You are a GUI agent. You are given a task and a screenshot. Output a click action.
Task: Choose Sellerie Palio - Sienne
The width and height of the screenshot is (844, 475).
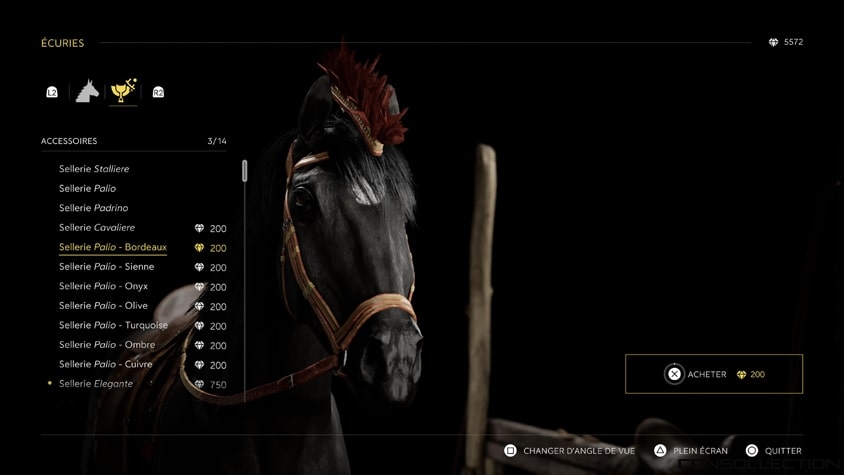coord(106,267)
